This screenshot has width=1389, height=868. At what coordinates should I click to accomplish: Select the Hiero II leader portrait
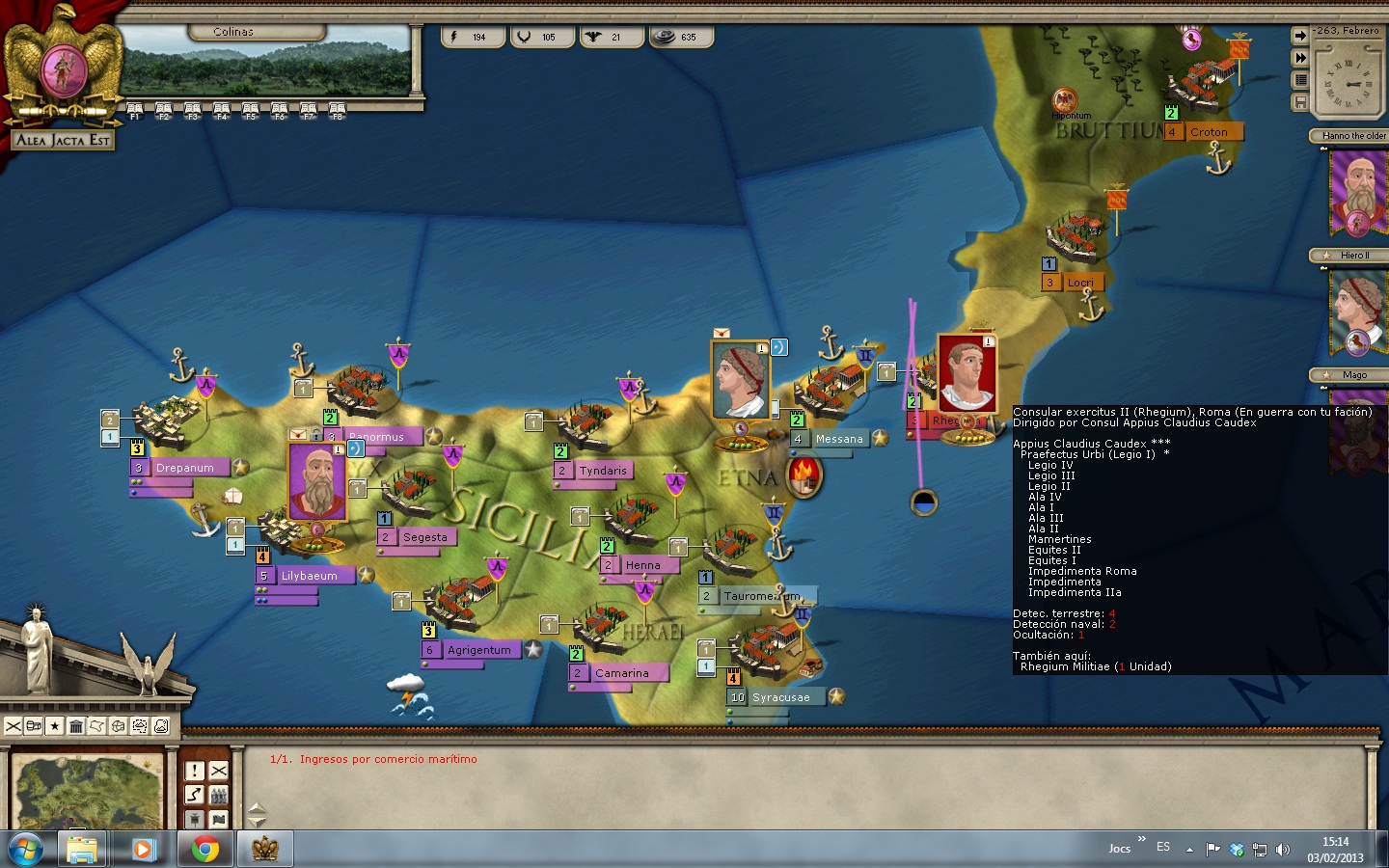1358,312
